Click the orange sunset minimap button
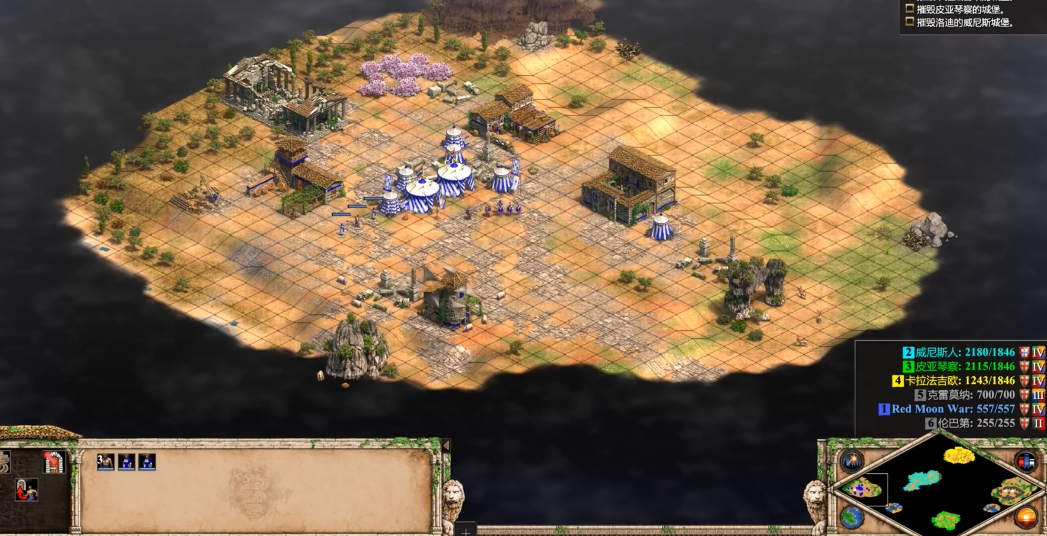This screenshot has height=536, width=1047. point(1025,517)
